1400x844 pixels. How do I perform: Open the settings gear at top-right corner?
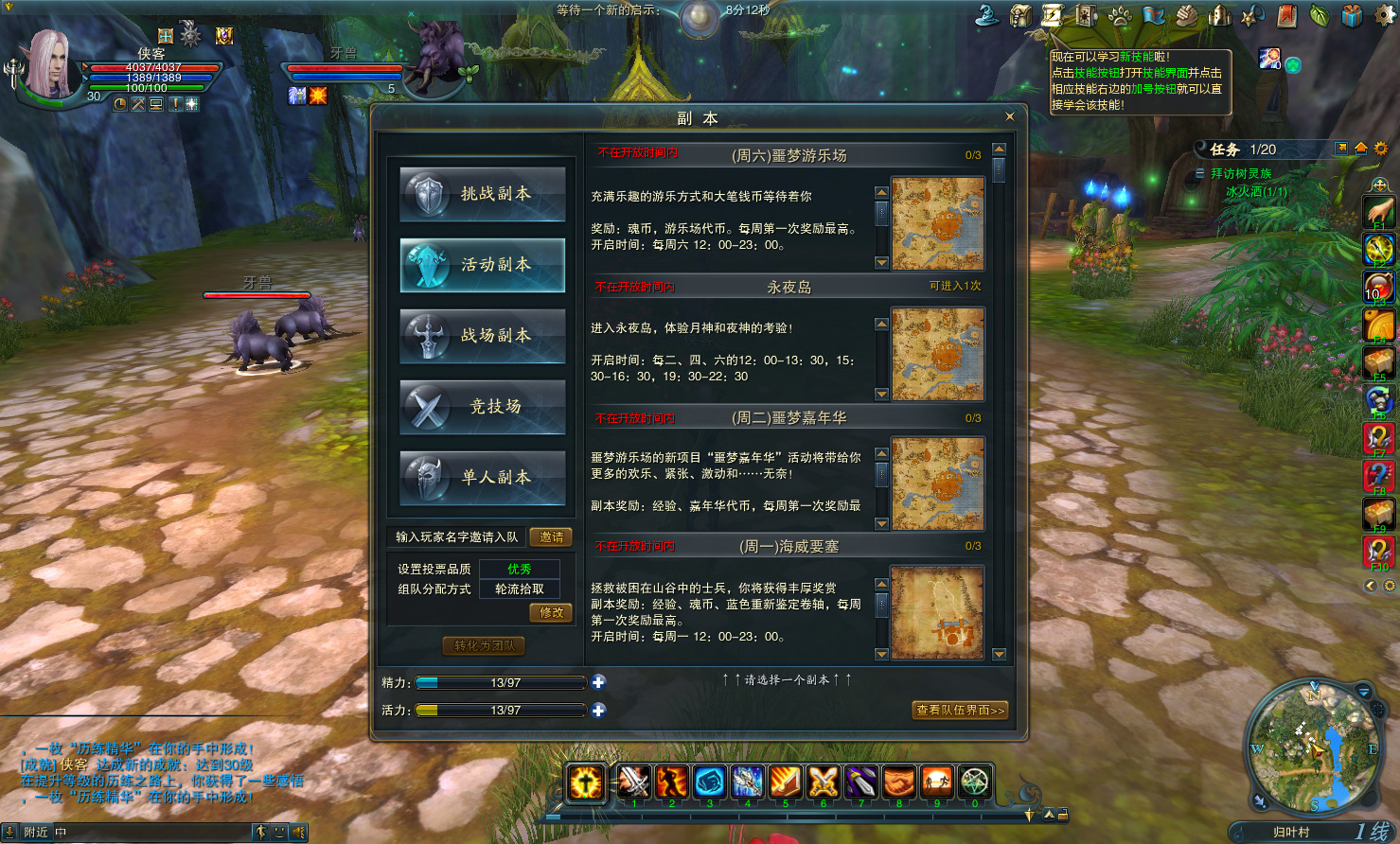tap(1384, 15)
